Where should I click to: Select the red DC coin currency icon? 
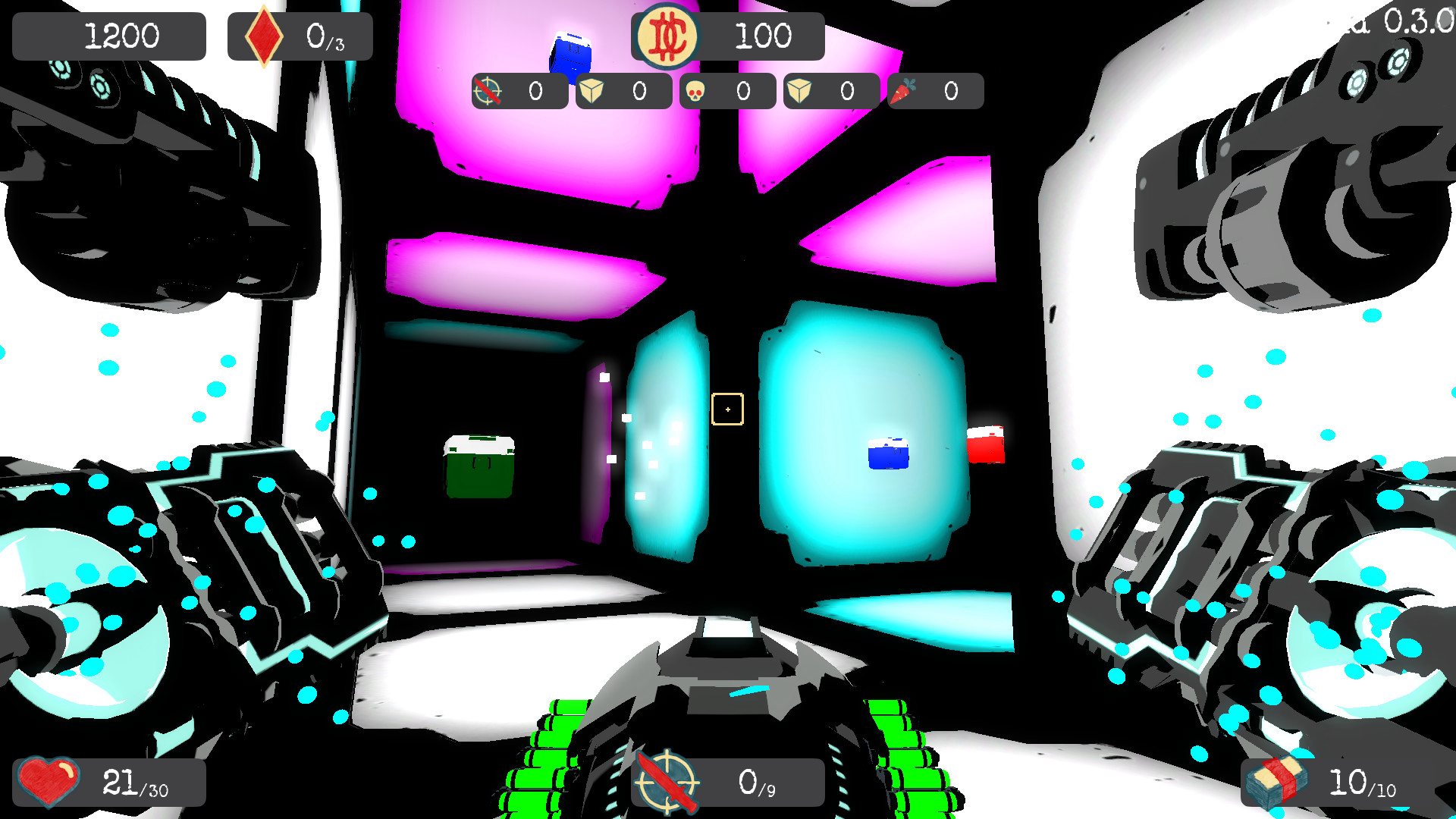667,36
